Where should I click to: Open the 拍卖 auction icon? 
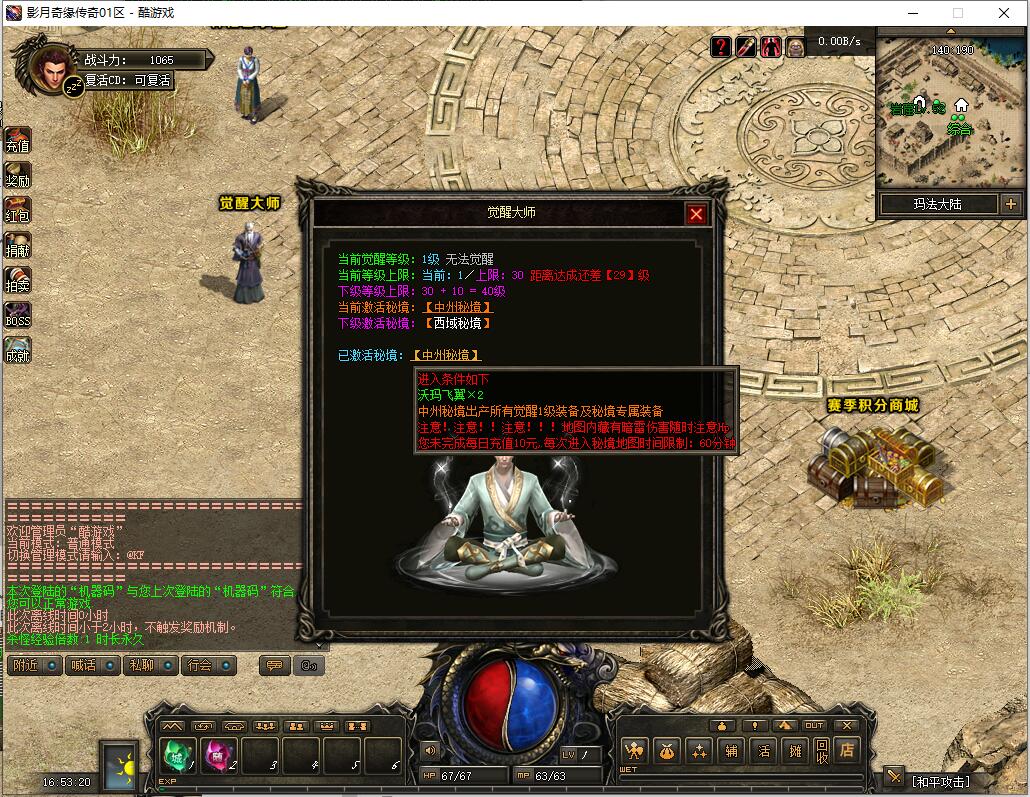18,281
